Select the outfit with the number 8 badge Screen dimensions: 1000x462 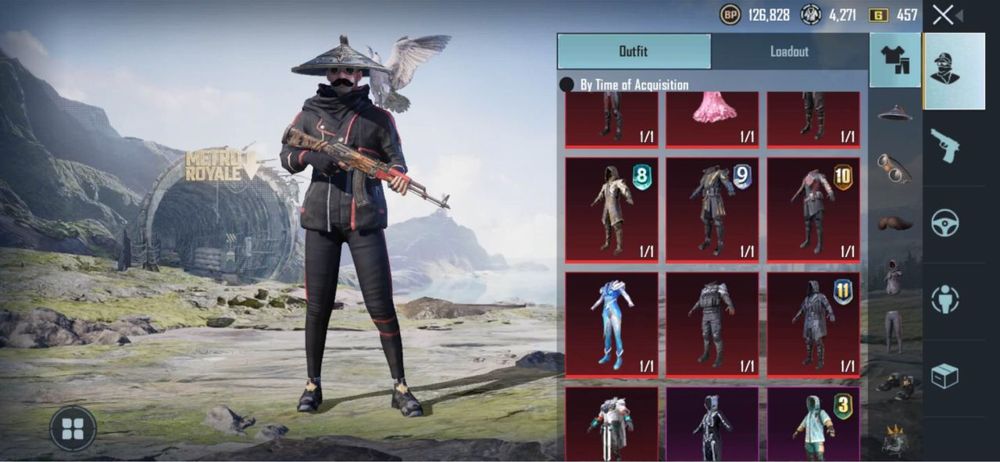click(611, 209)
